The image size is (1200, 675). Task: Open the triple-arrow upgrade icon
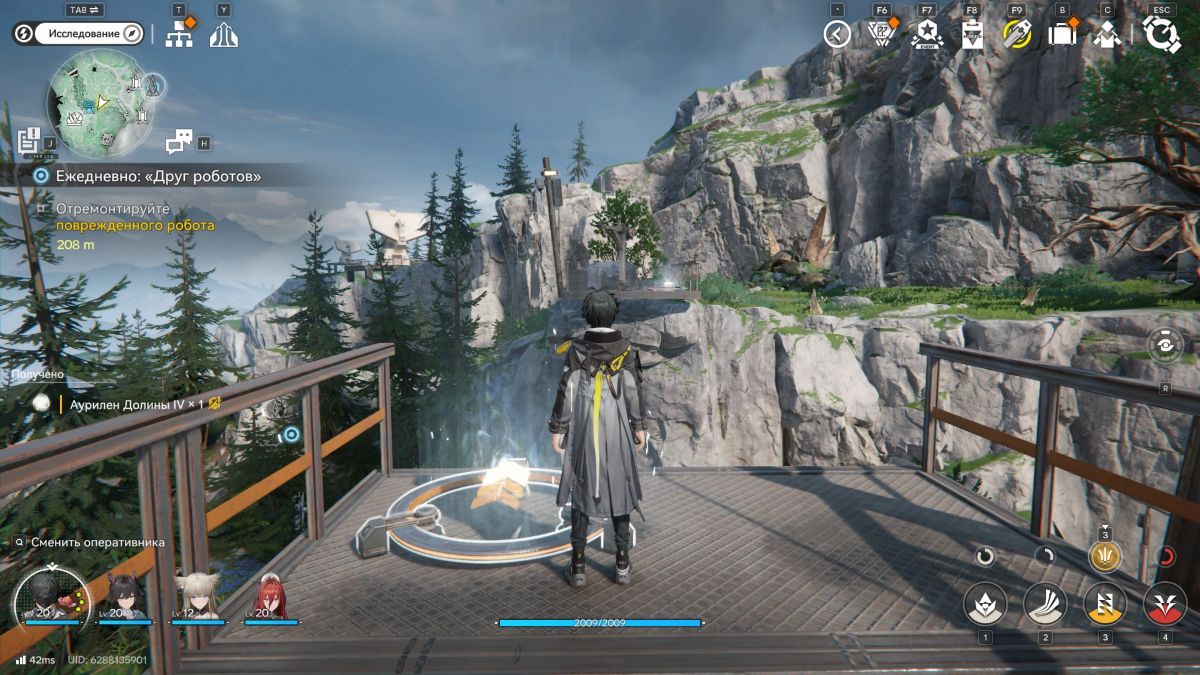pos(224,35)
